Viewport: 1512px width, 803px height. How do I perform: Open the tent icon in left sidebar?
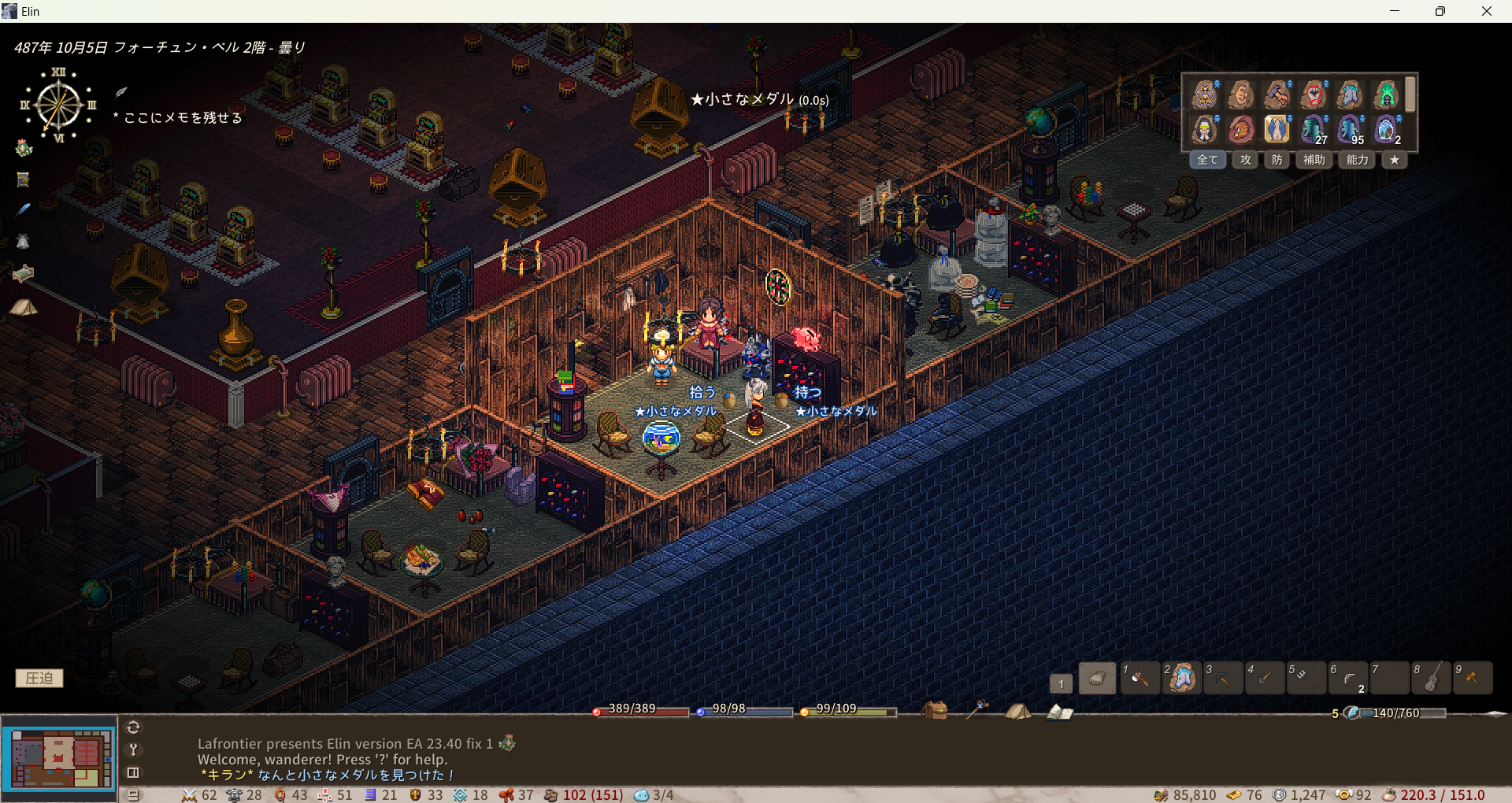click(x=23, y=307)
